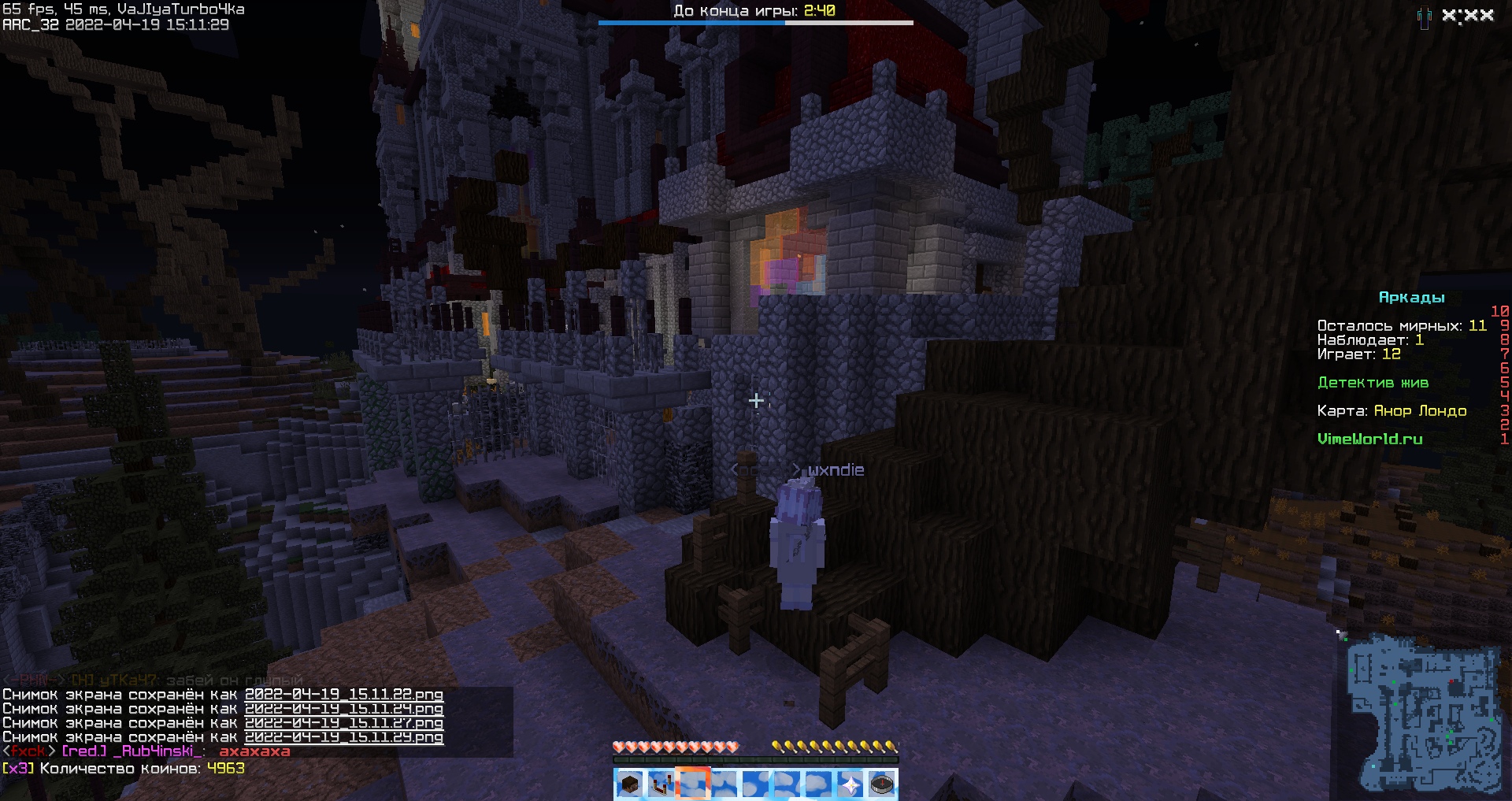The image size is (1512, 801).
Task: Select the compass hotbar slot
Action: tap(882, 784)
